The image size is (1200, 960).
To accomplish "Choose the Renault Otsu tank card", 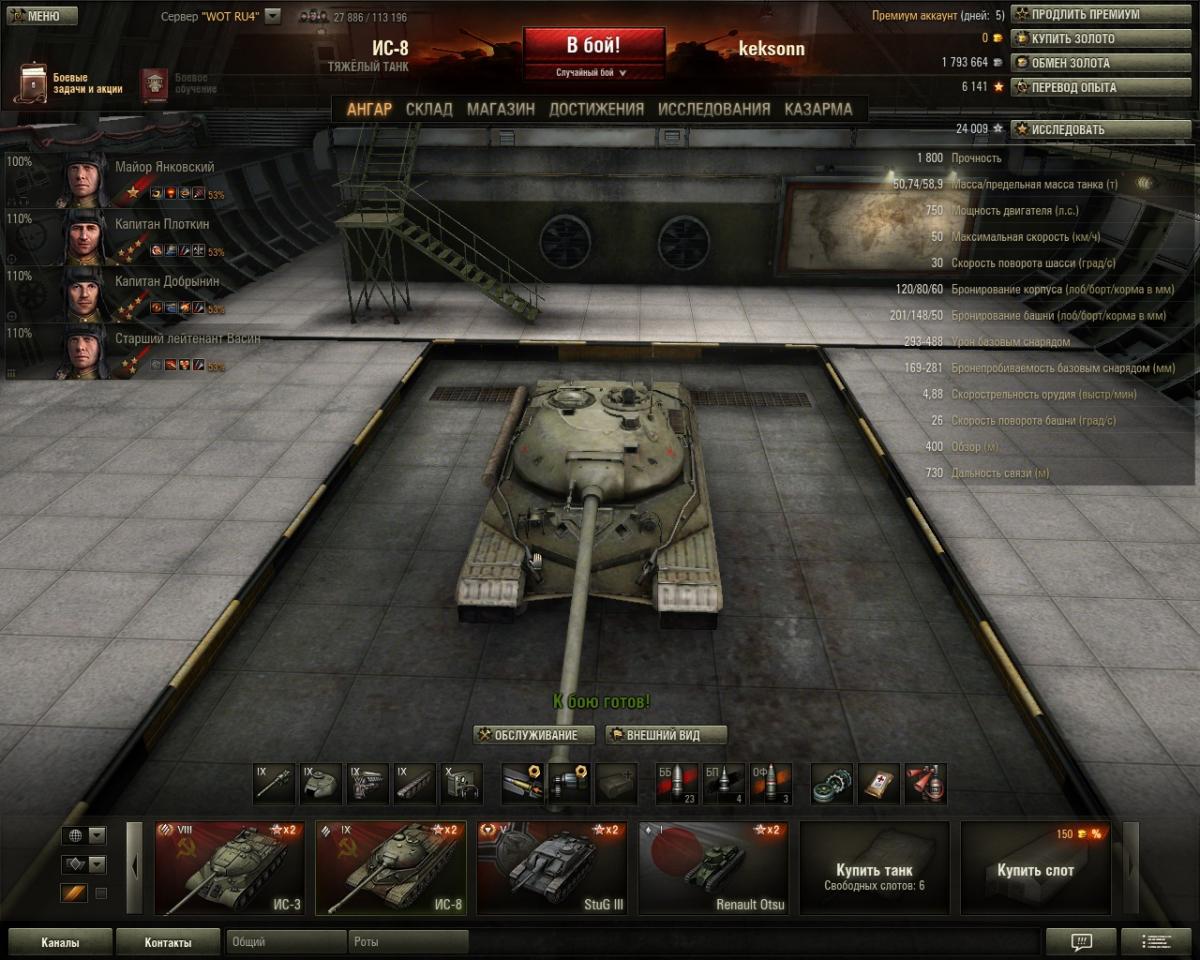I will pyautogui.click(x=713, y=867).
